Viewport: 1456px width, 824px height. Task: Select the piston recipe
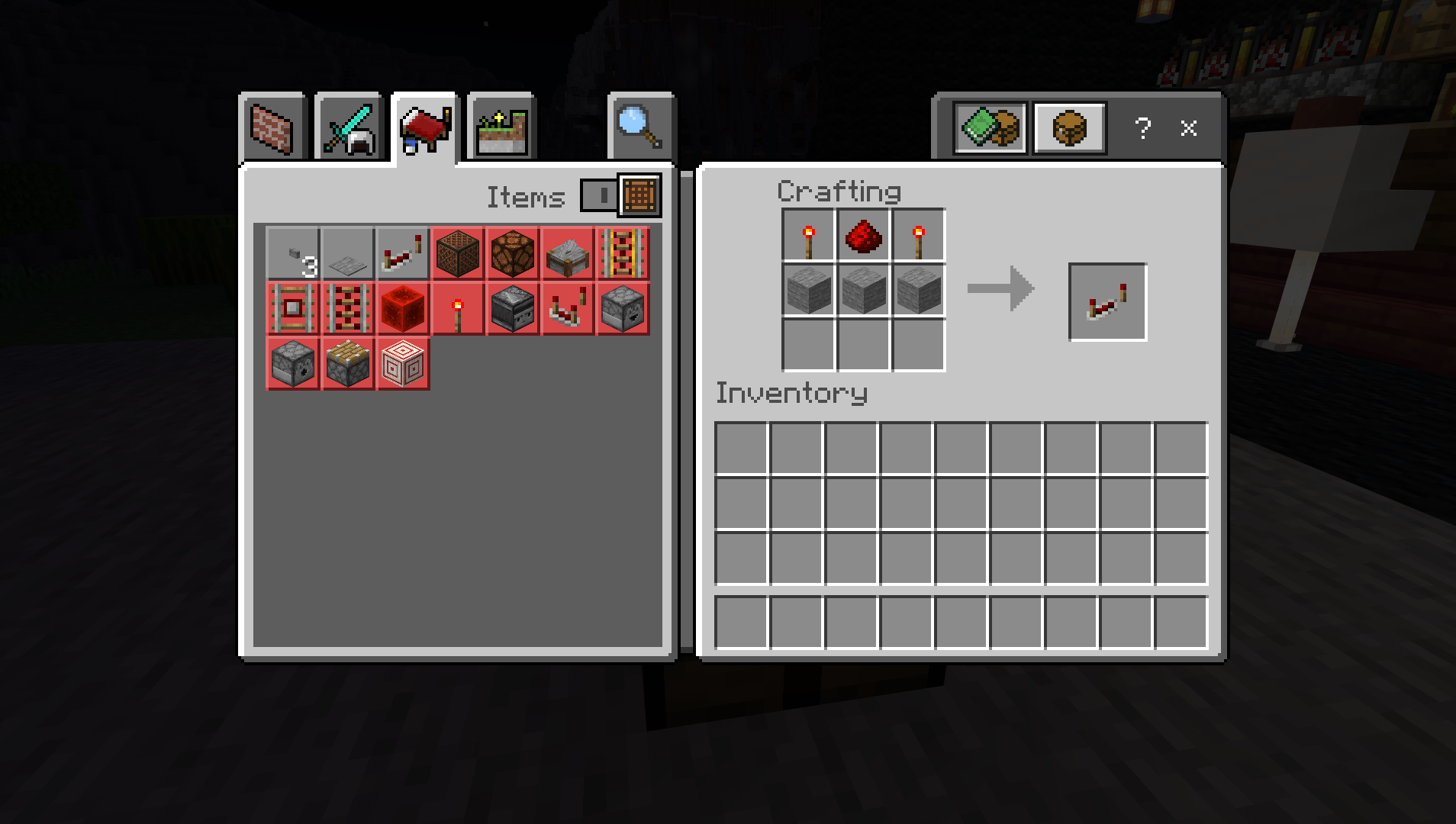pos(348,364)
